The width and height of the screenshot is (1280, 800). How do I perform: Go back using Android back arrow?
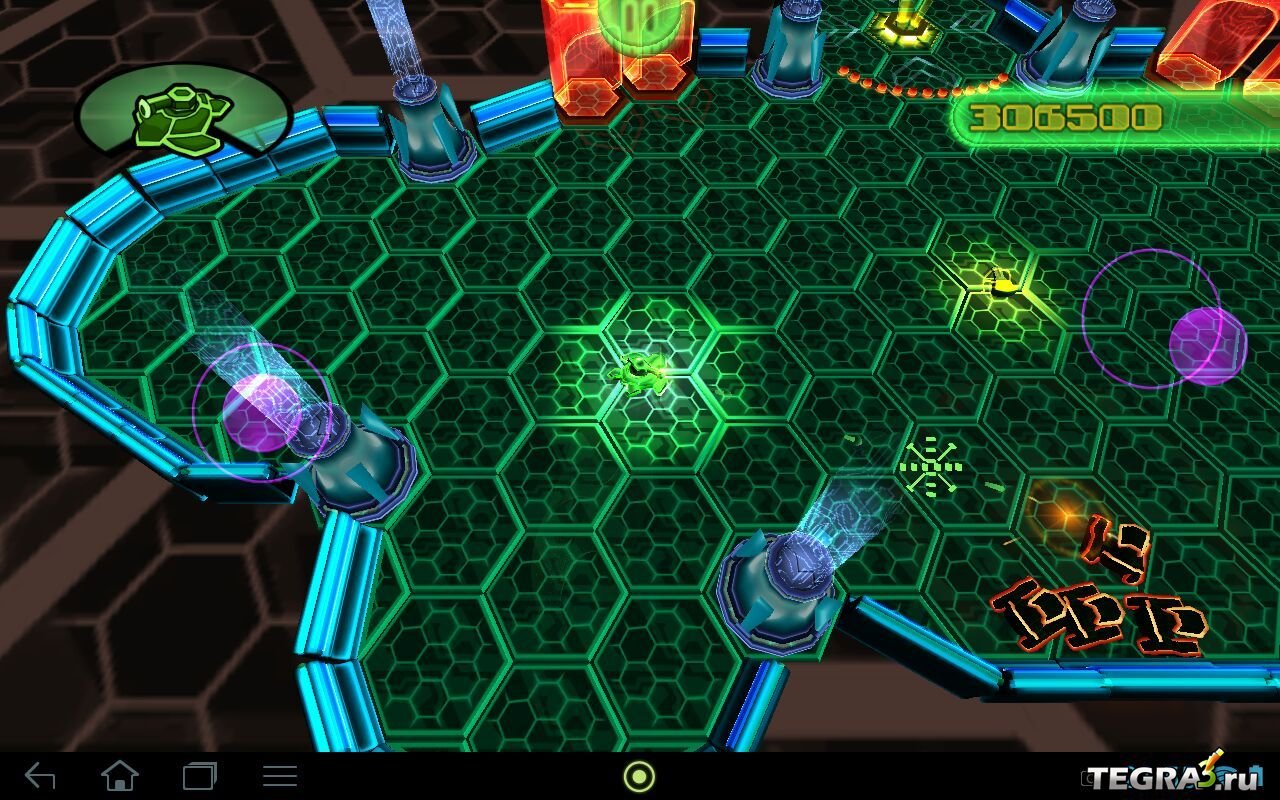click(40, 776)
